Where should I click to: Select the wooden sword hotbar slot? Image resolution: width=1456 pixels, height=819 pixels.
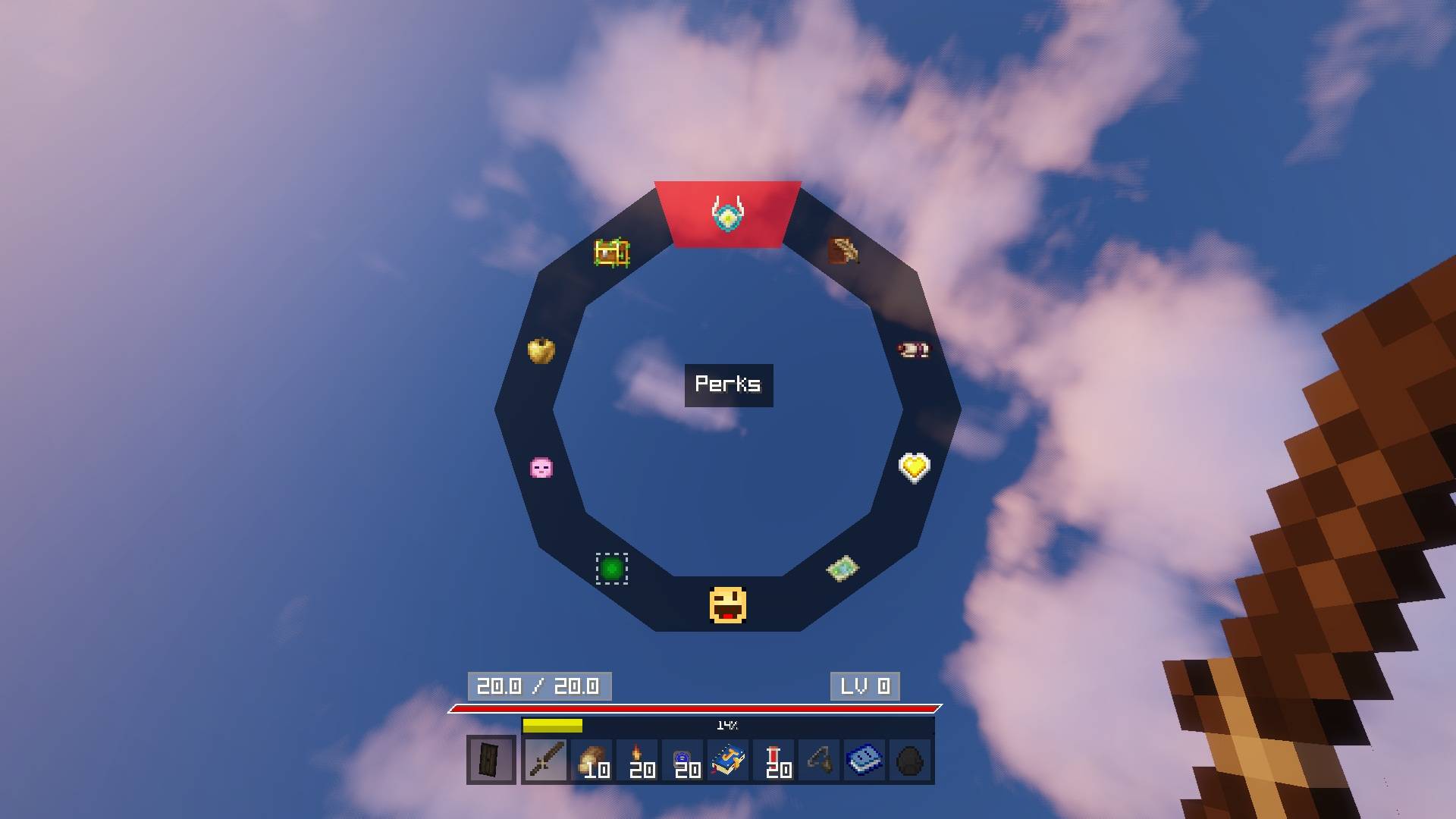coord(546,760)
